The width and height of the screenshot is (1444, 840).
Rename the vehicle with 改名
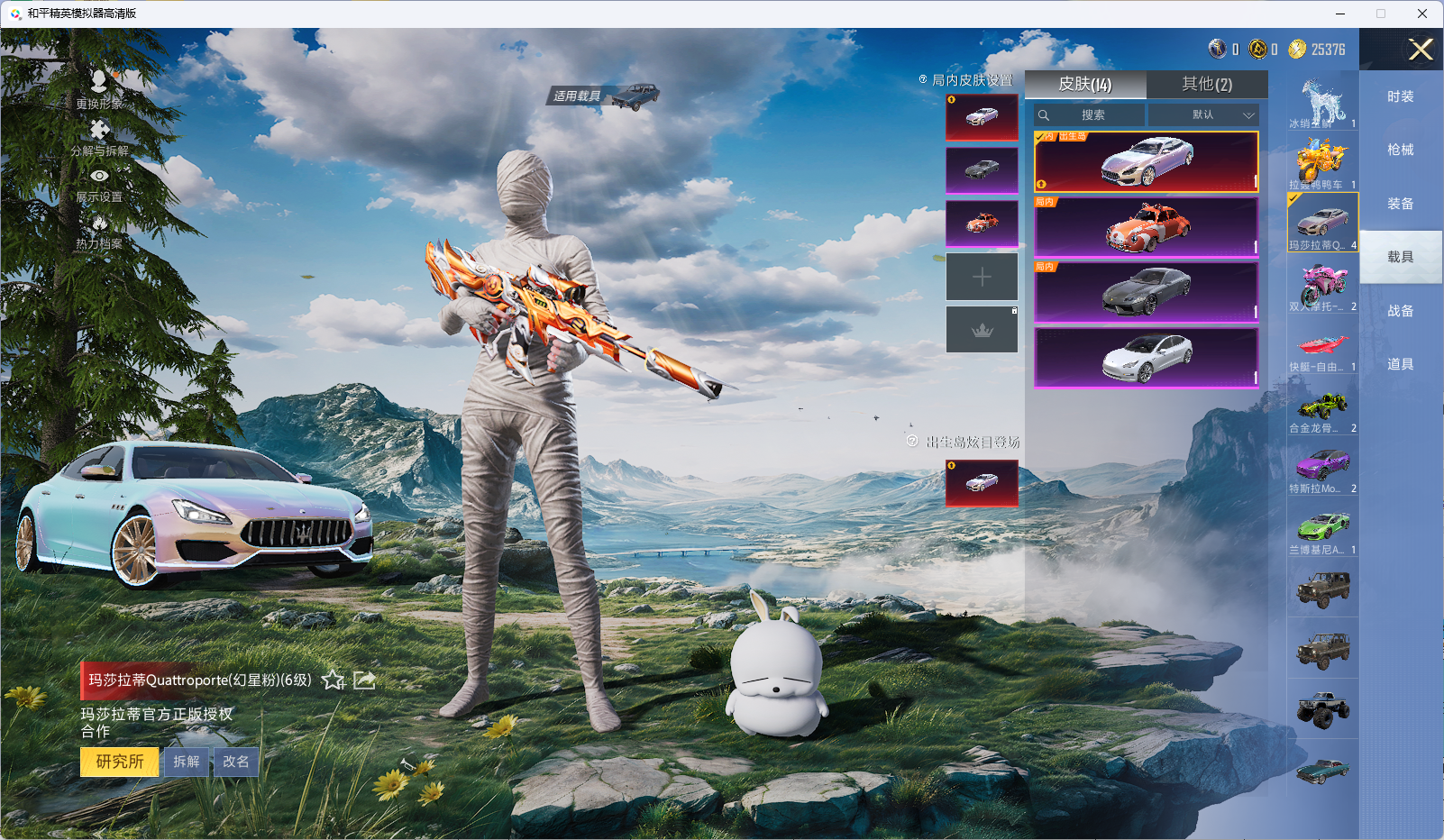coord(236,762)
